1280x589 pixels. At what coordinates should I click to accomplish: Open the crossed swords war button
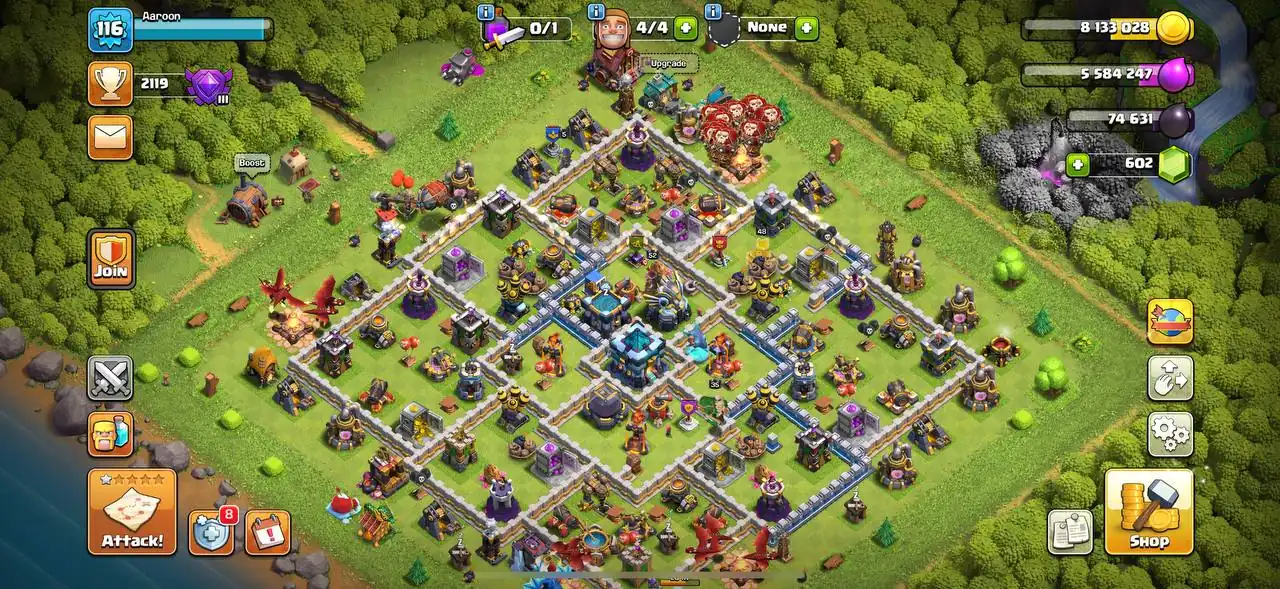pyautogui.click(x=110, y=378)
